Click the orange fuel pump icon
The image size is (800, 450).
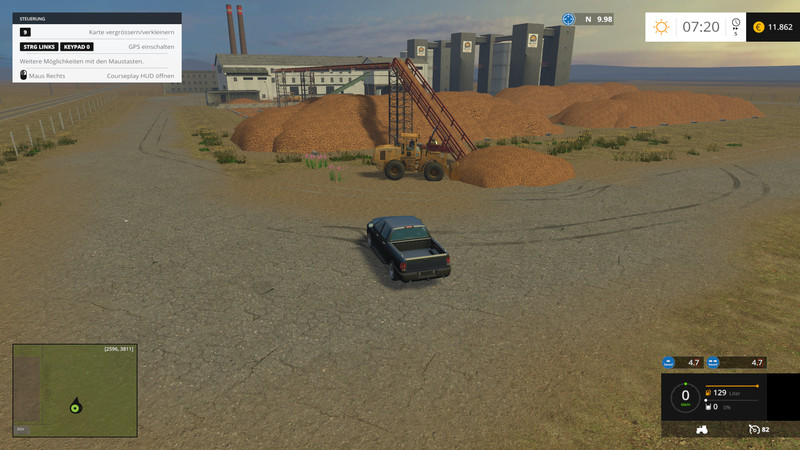coord(709,393)
